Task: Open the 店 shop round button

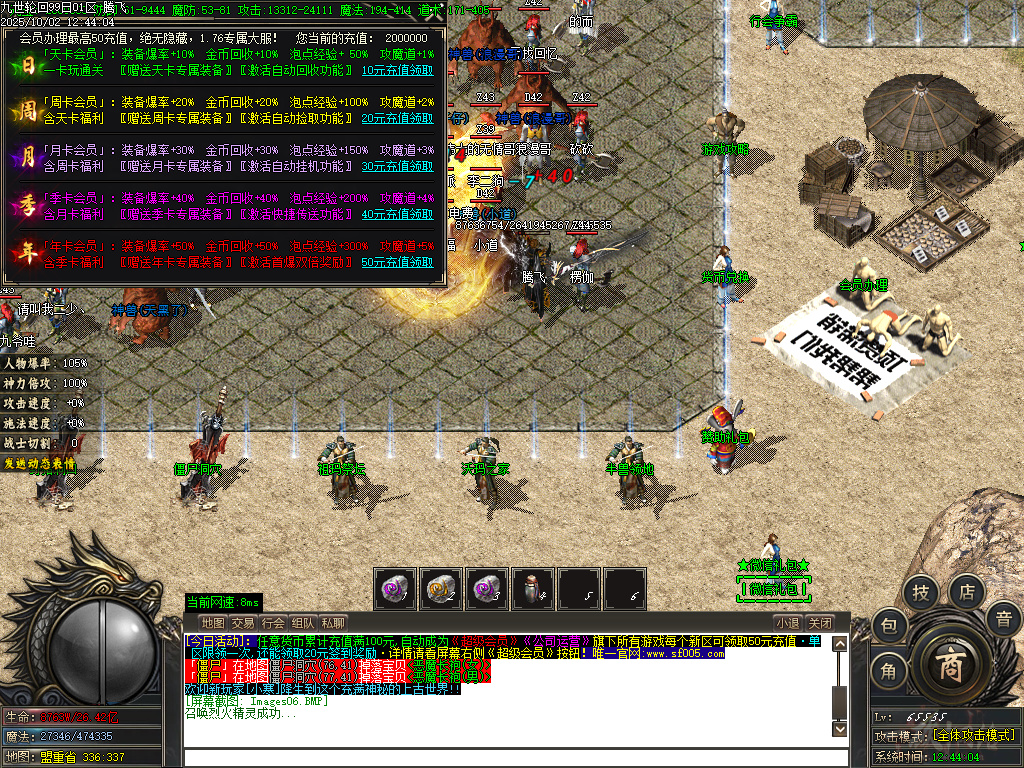Action: click(x=967, y=592)
